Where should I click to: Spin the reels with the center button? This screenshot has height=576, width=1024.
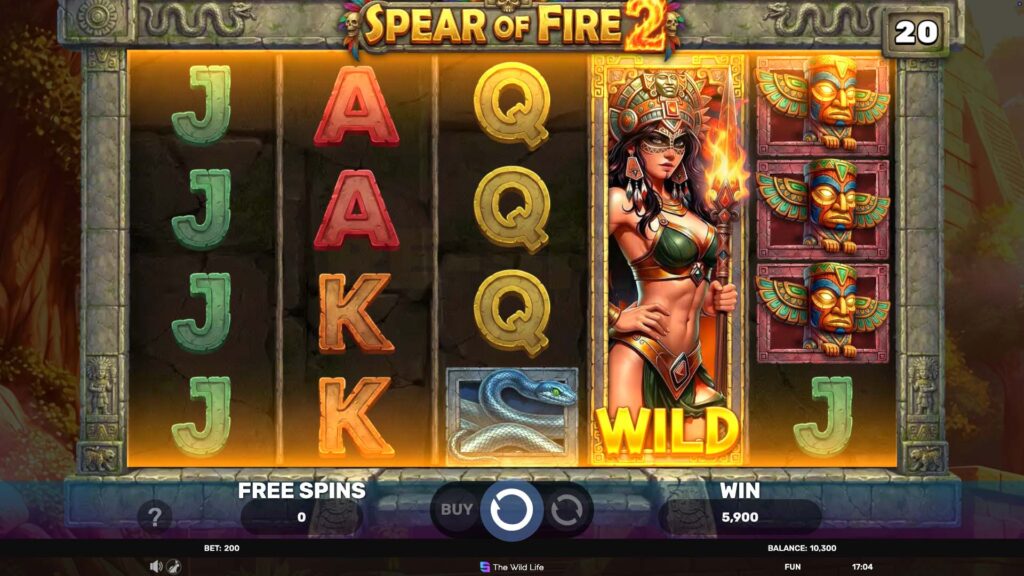pos(511,510)
